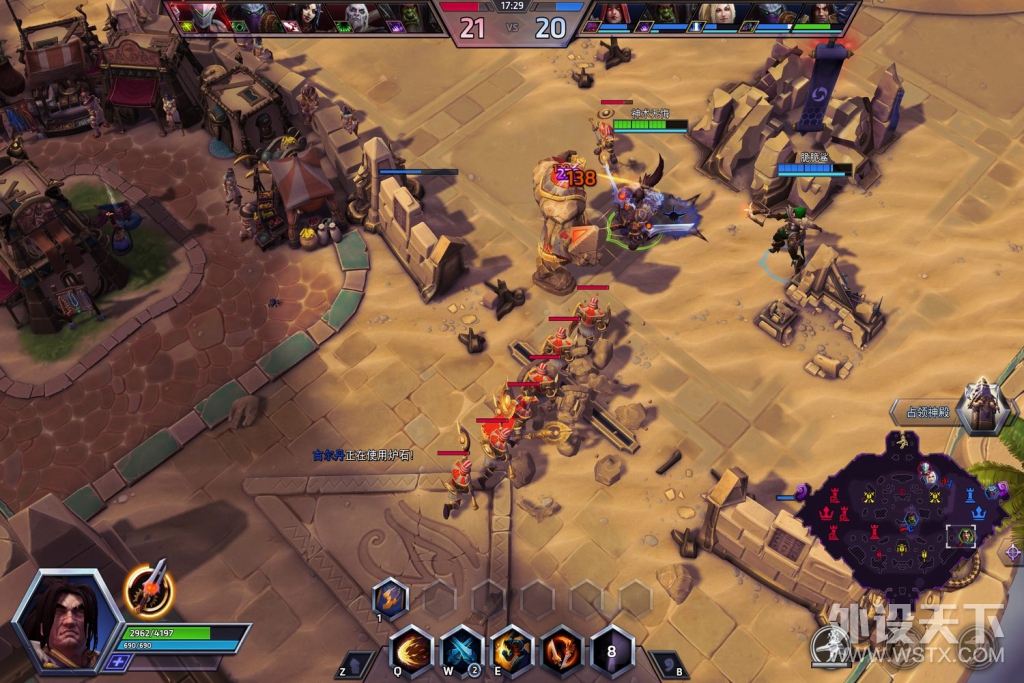Activate the Q fire slash ability
This screenshot has height=683, width=1024.
(411, 650)
